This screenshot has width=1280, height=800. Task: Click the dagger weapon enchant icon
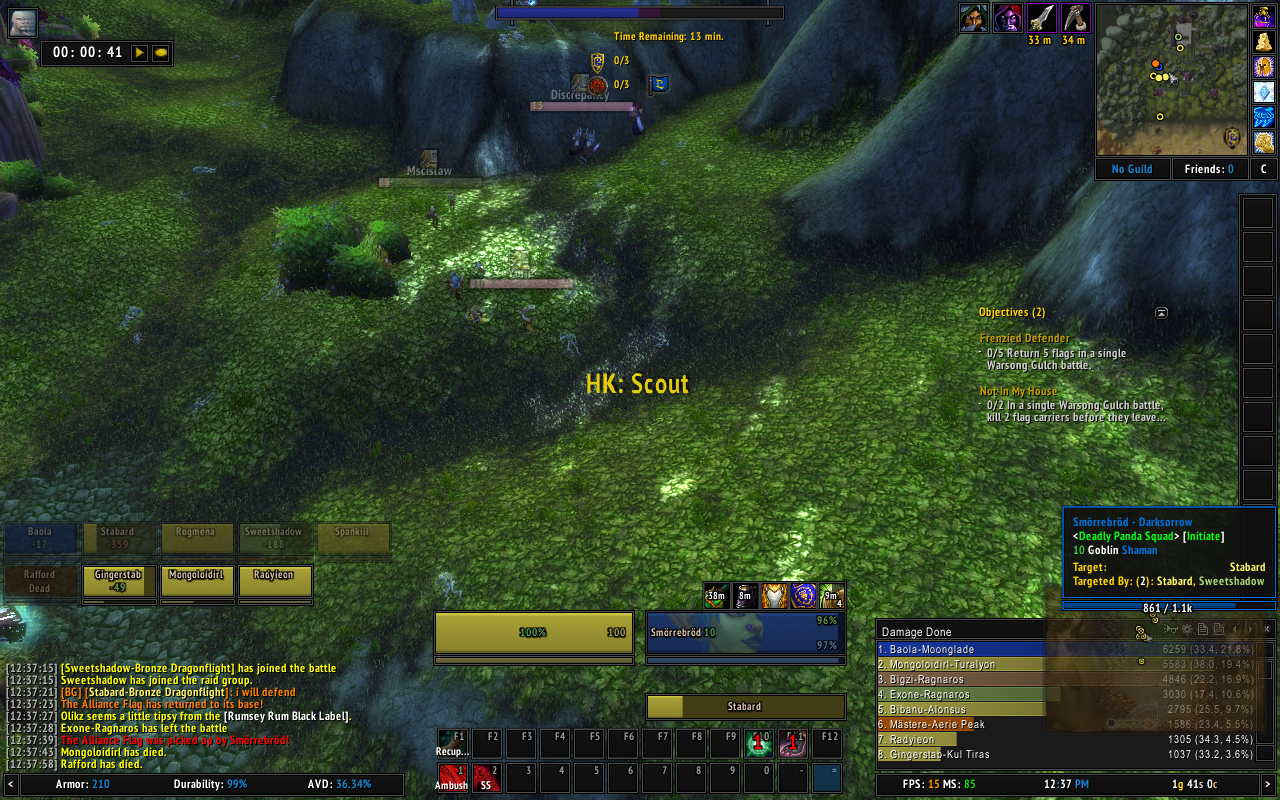pos(1042,18)
